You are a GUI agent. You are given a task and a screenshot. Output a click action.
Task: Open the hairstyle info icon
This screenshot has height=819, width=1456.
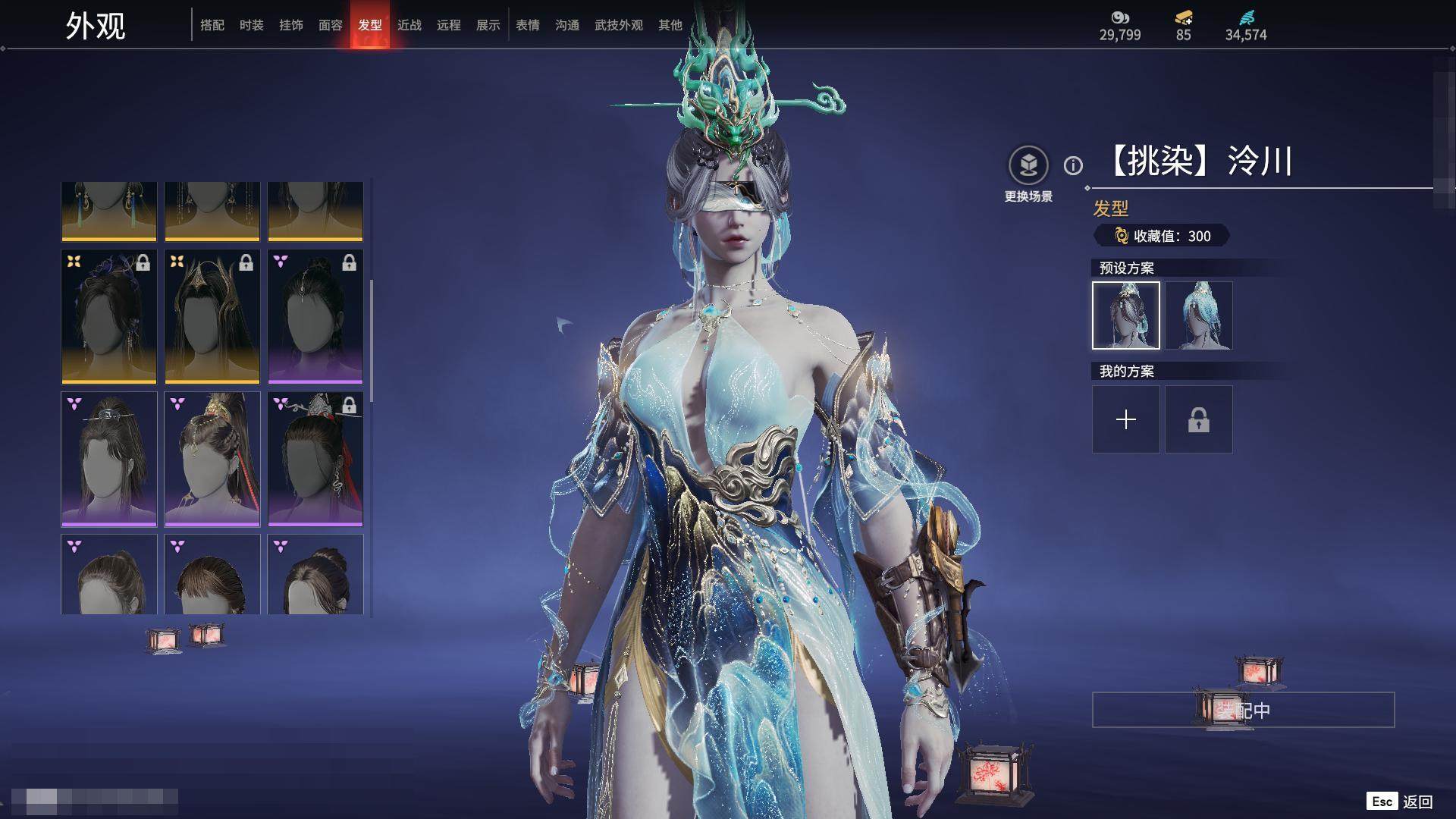1073,165
